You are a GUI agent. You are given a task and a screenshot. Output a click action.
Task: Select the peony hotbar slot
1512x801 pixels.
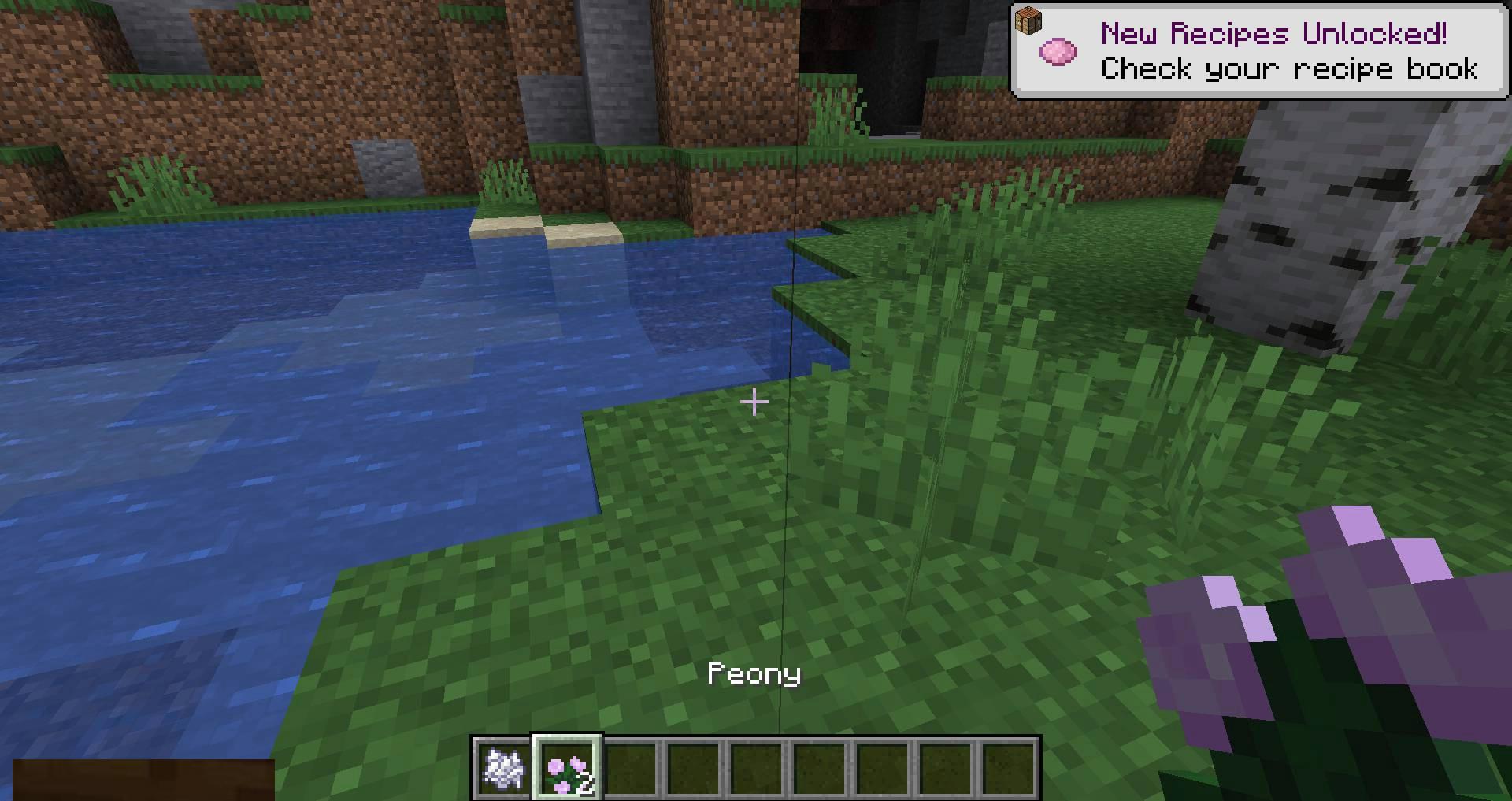click(568, 768)
